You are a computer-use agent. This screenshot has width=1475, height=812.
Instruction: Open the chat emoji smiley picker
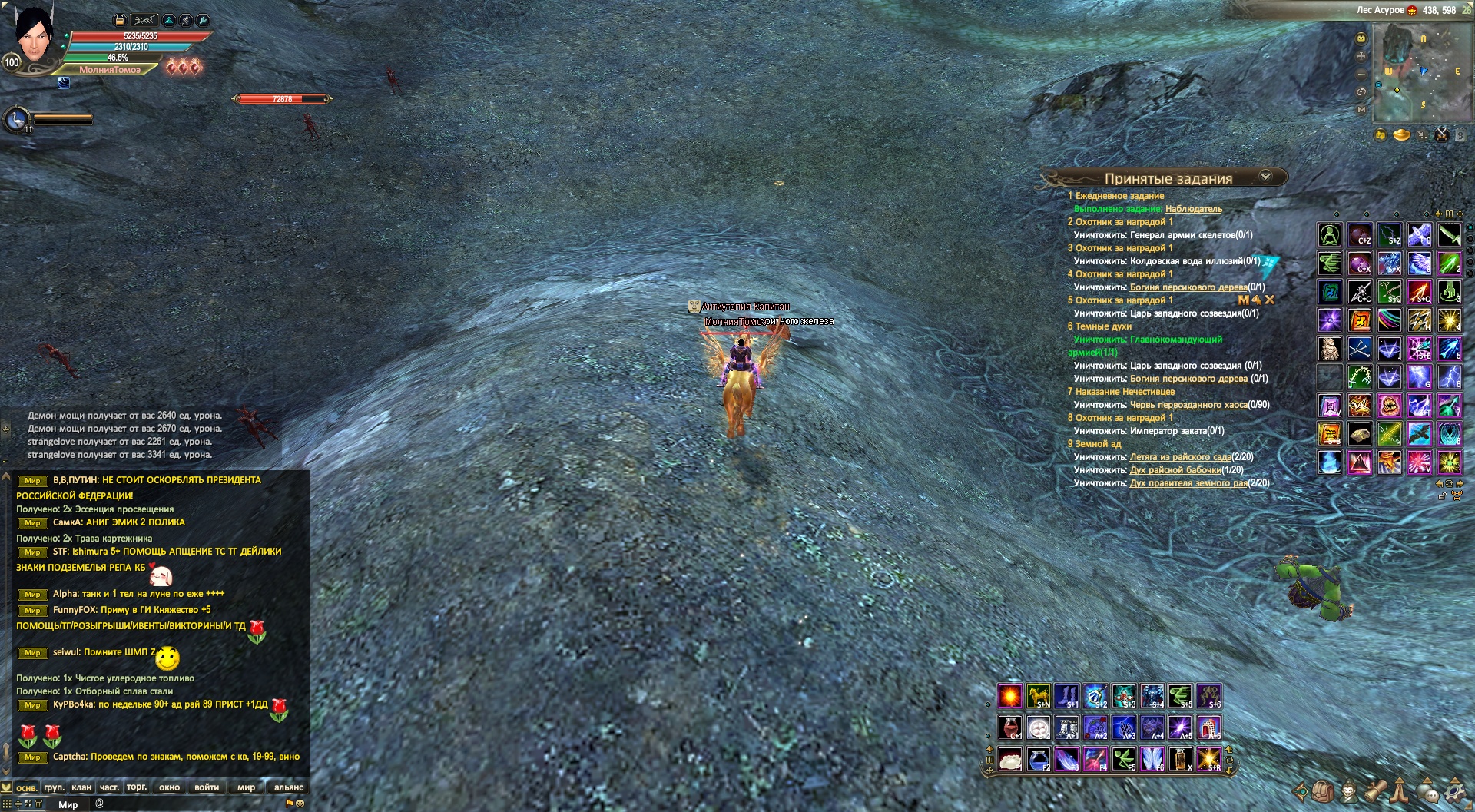[x=300, y=804]
